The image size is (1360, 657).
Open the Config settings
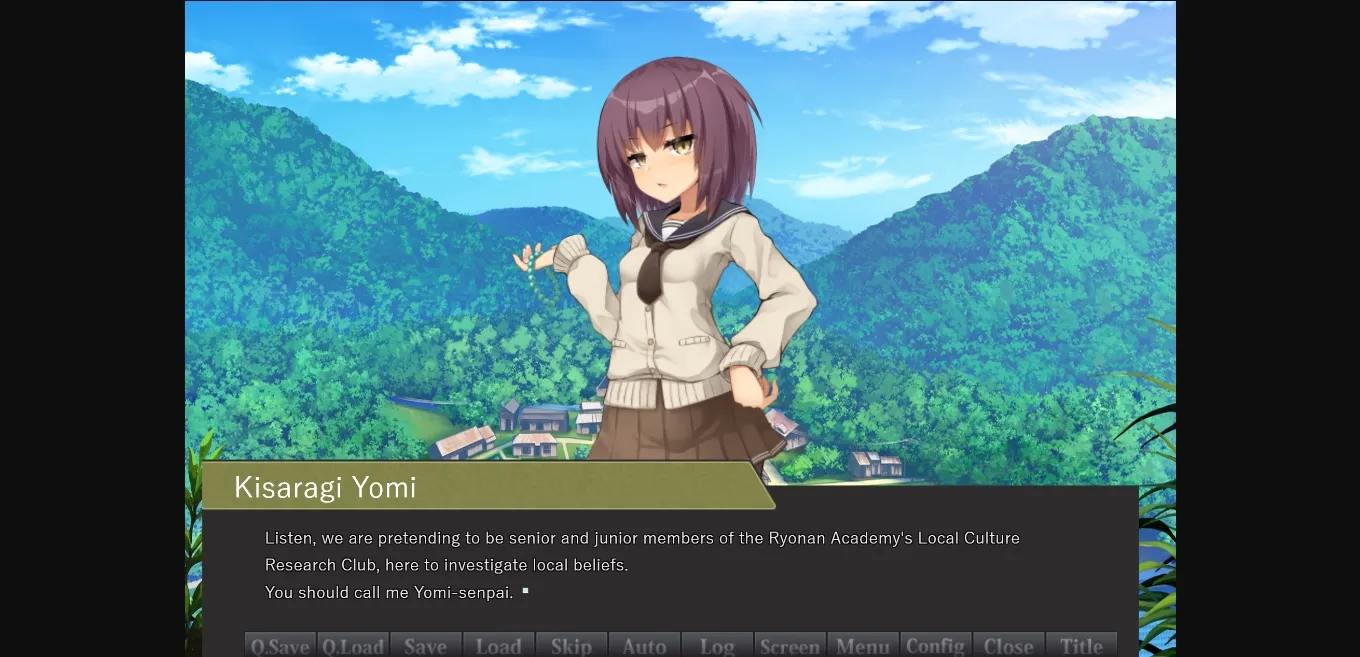(936, 645)
